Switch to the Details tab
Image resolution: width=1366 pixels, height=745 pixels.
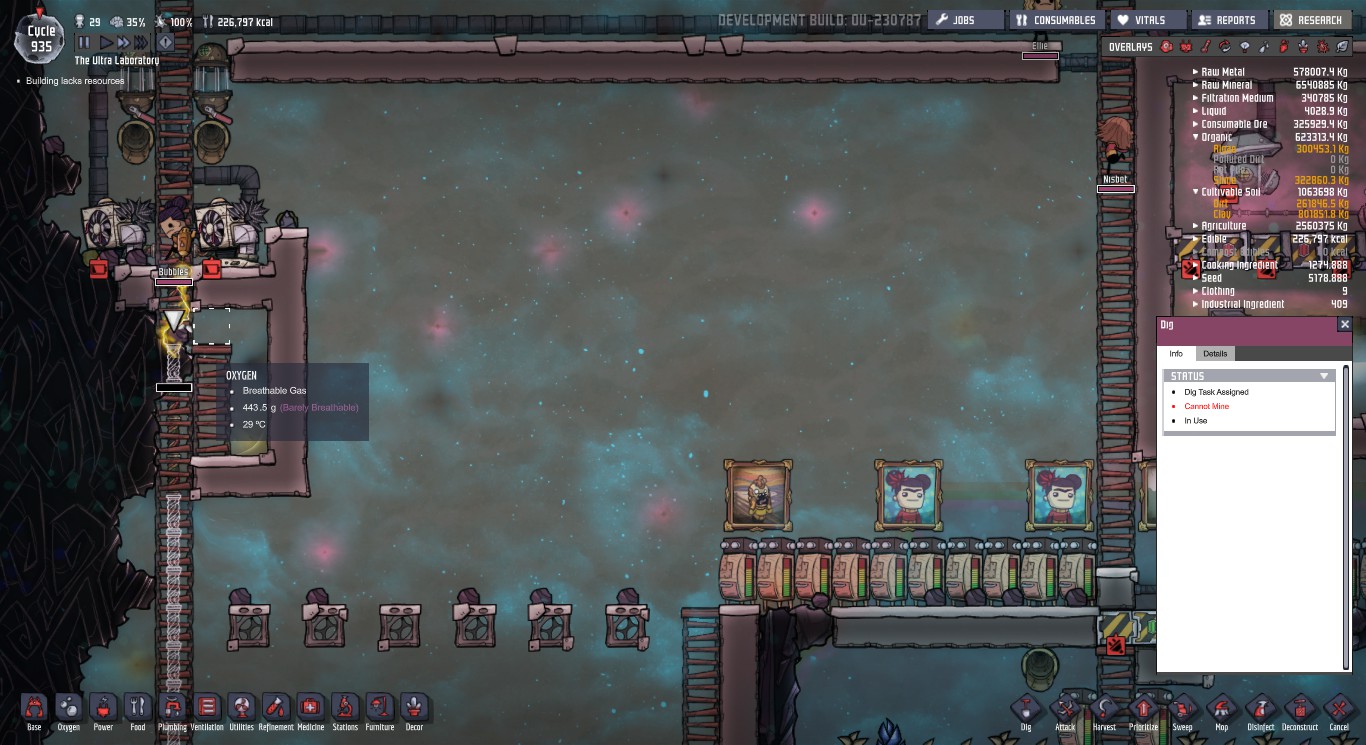1215,353
